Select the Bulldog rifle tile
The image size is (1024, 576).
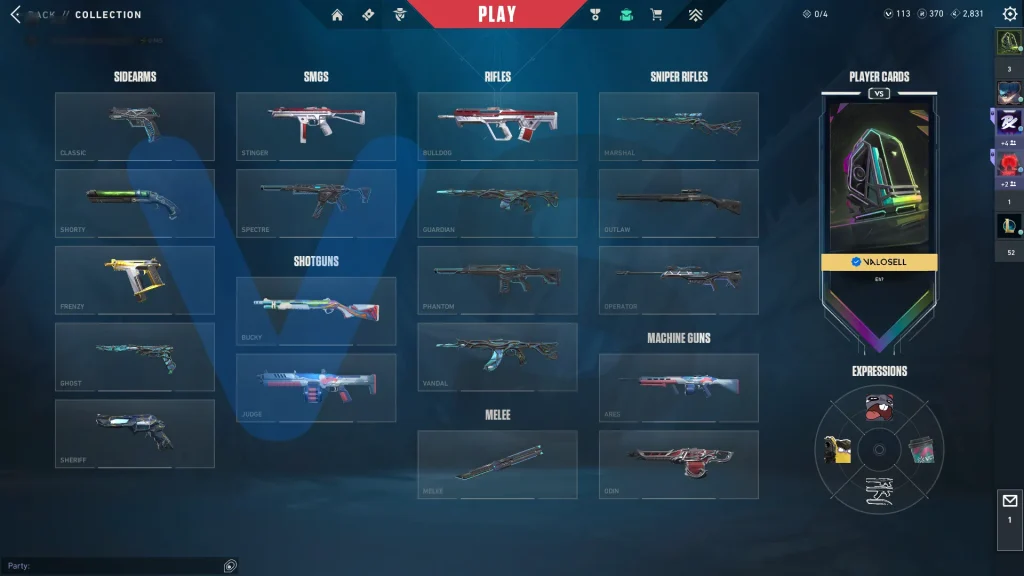[497, 126]
